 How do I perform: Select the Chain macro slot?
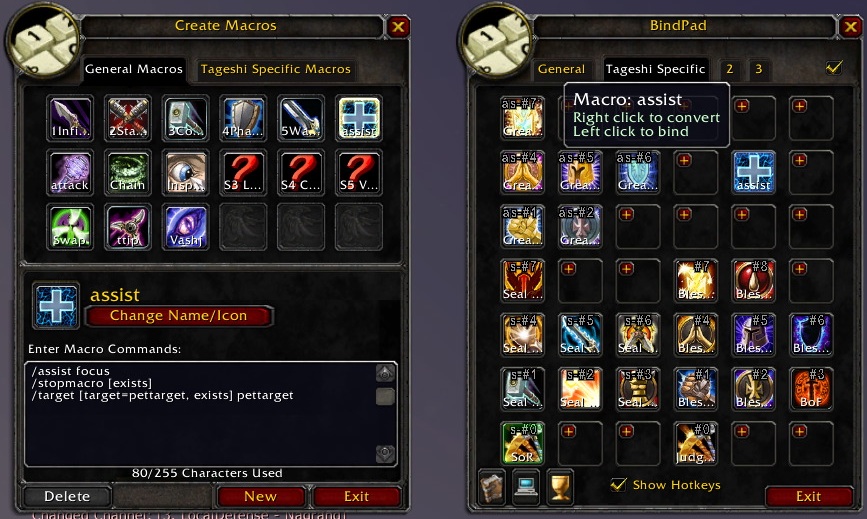(x=127, y=171)
